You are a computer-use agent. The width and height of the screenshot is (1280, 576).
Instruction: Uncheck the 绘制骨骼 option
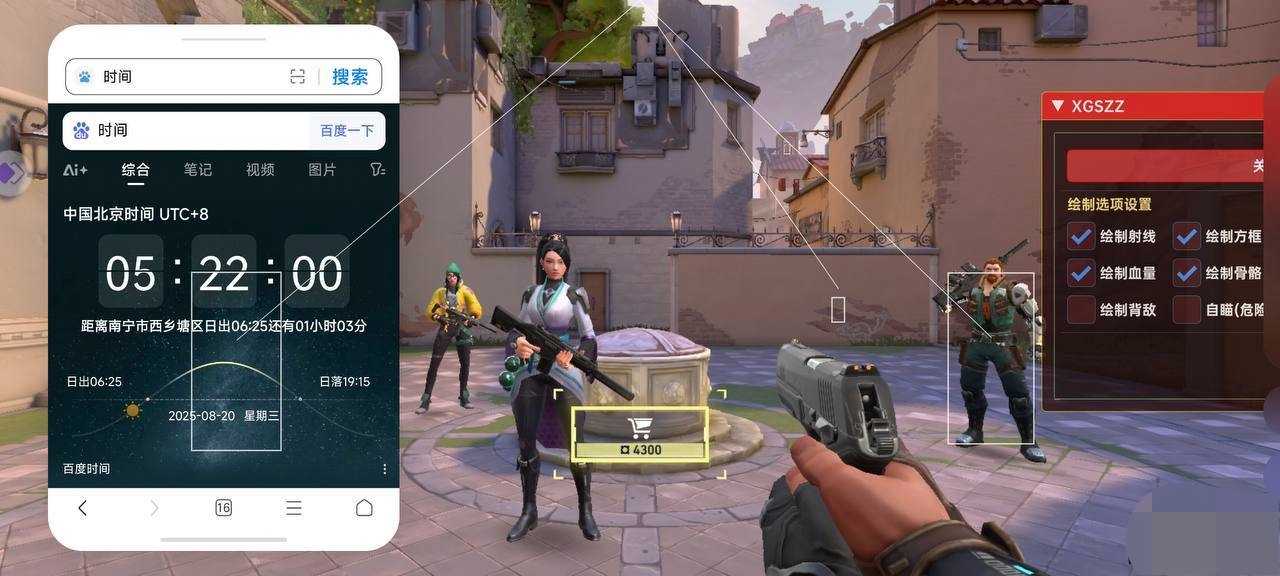1187,273
